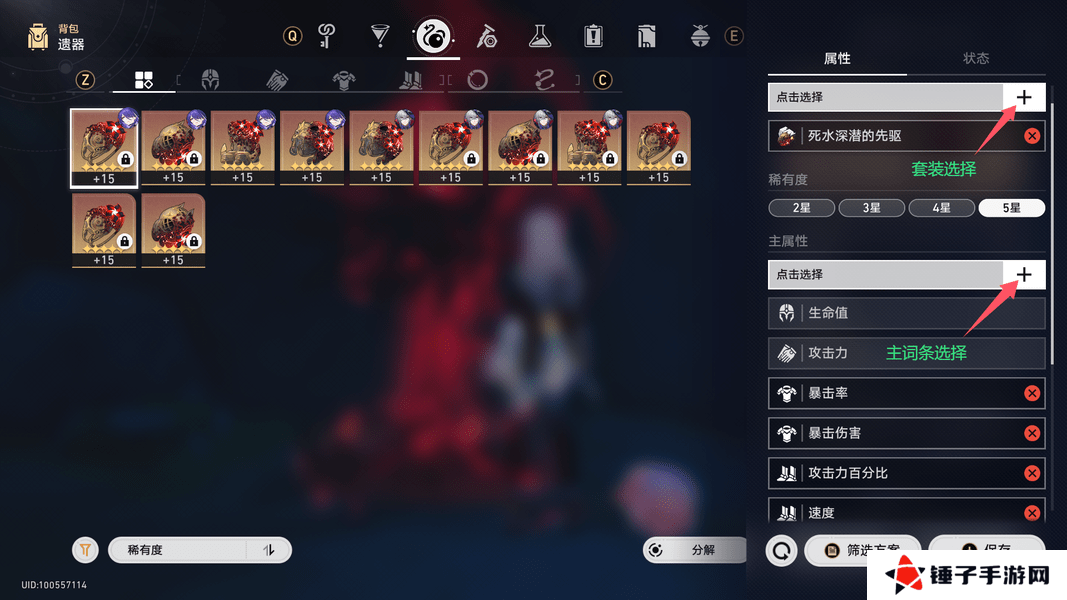Open the 筛选方案 filter presets
This screenshot has height=600, width=1067.
pyautogui.click(x=862, y=550)
